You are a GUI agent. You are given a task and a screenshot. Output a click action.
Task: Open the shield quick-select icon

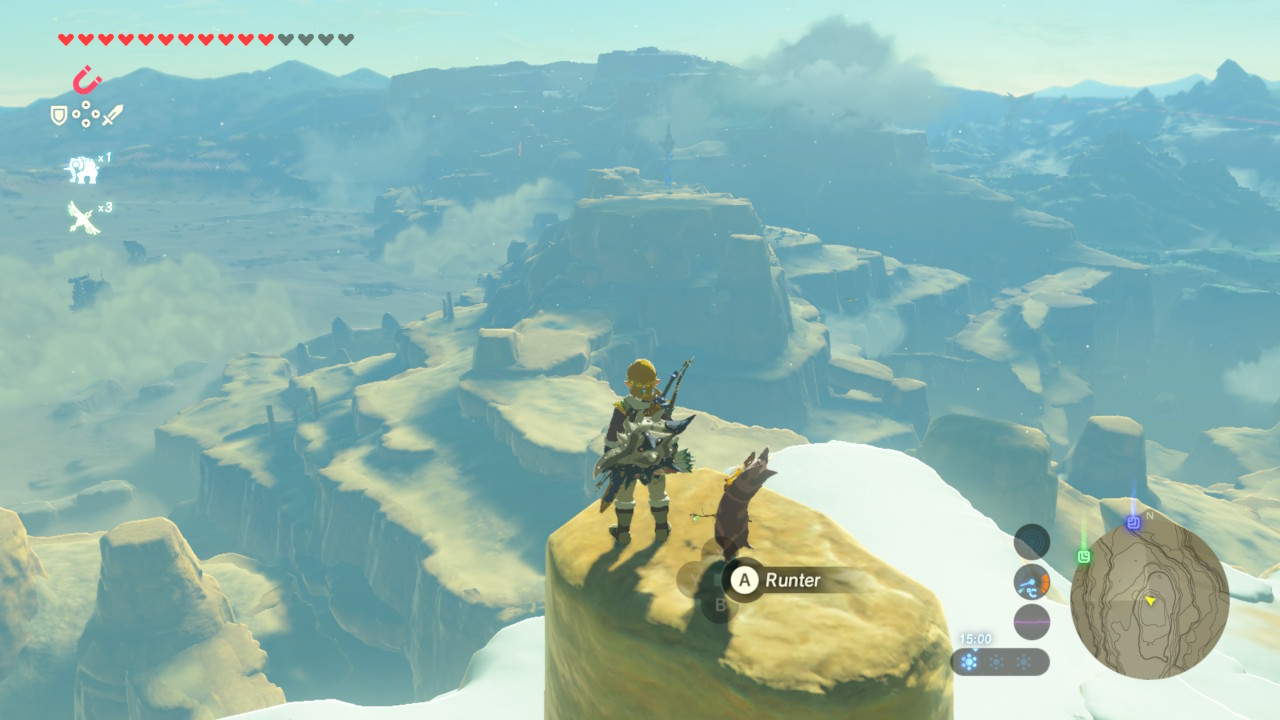[x=59, y=116]
